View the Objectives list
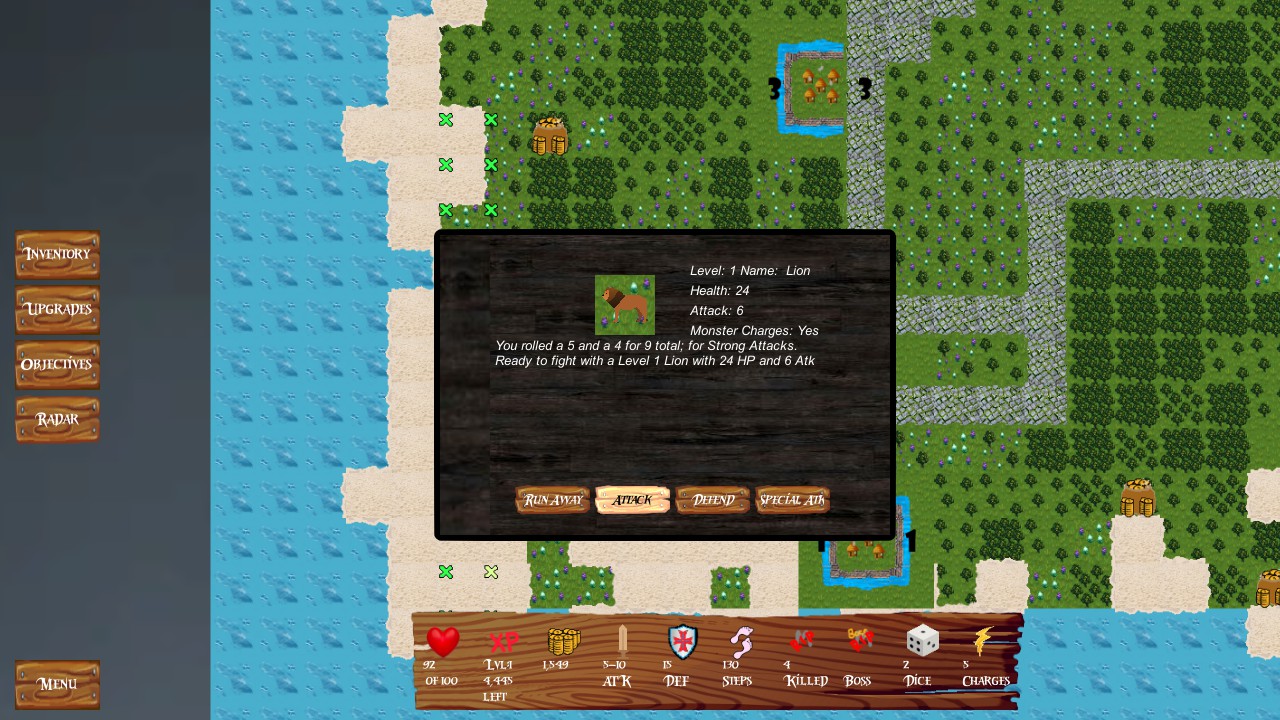 pos(57,364)
